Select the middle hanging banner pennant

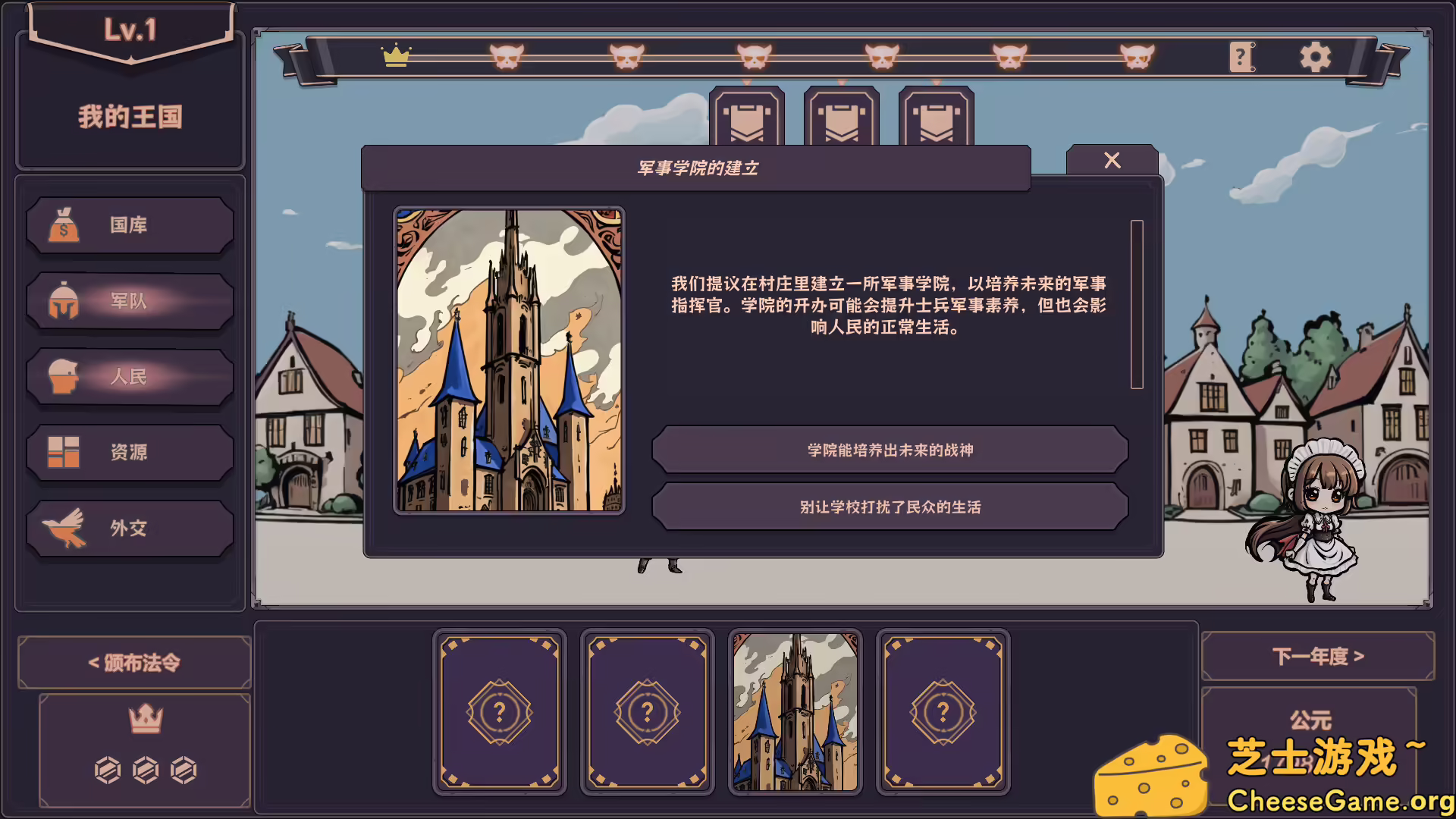coord(842,118)
